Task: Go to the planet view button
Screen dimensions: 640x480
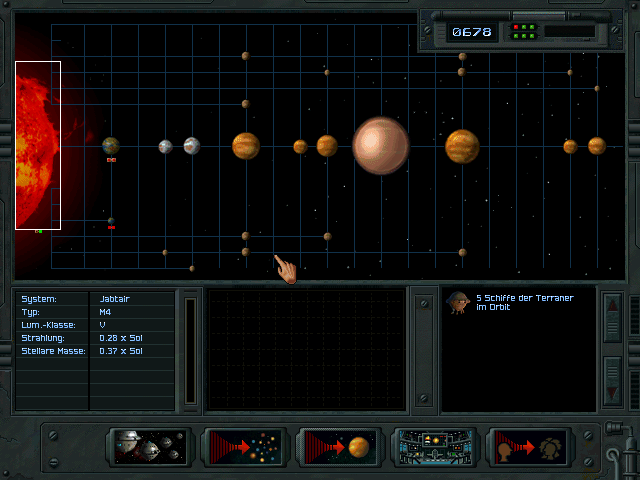Action: (x=339, y=447)
